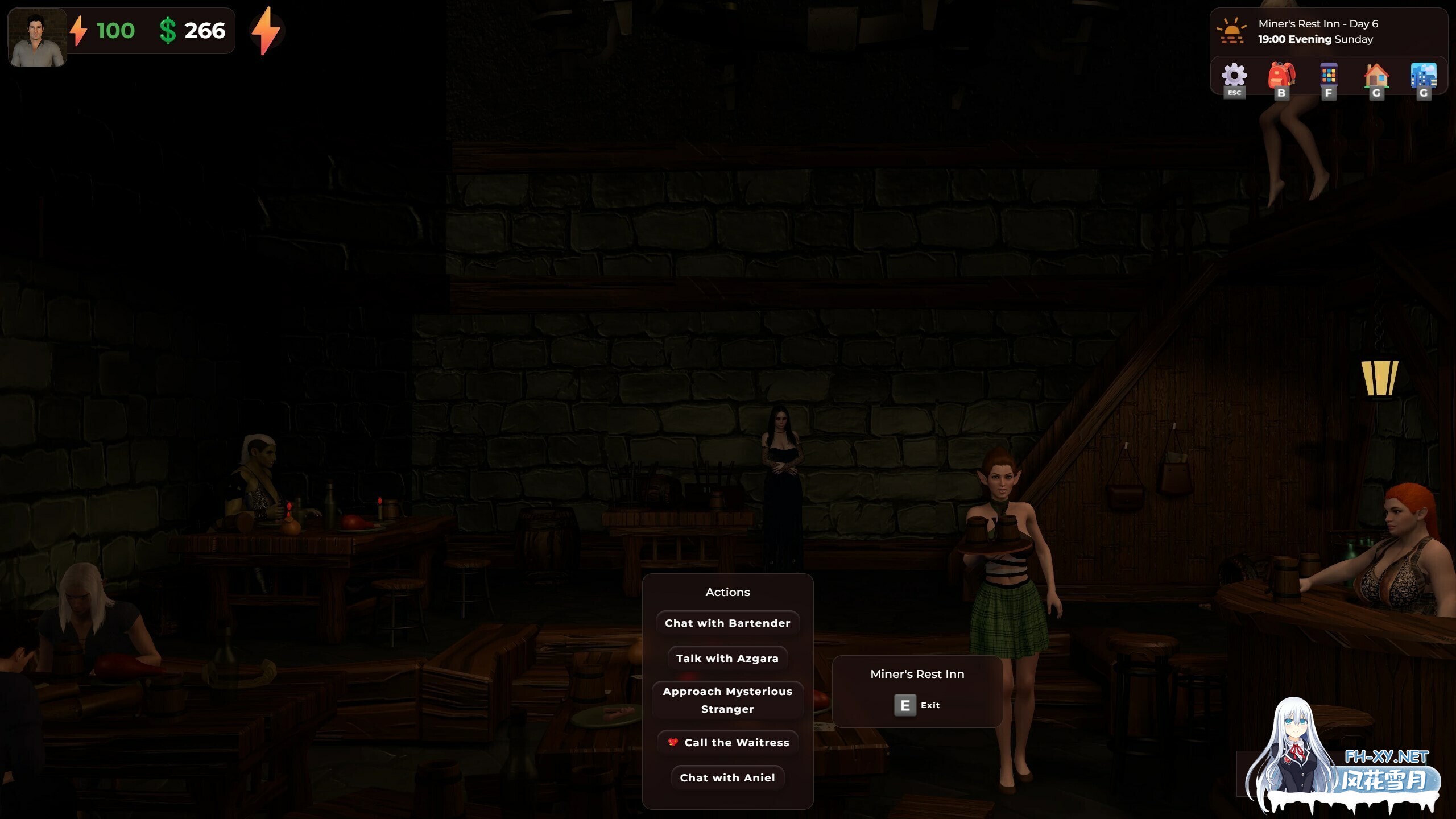Choose Approach Mysterious Stranger
1456x819 pixels.
pyautogui.click(x=727, y=700)
